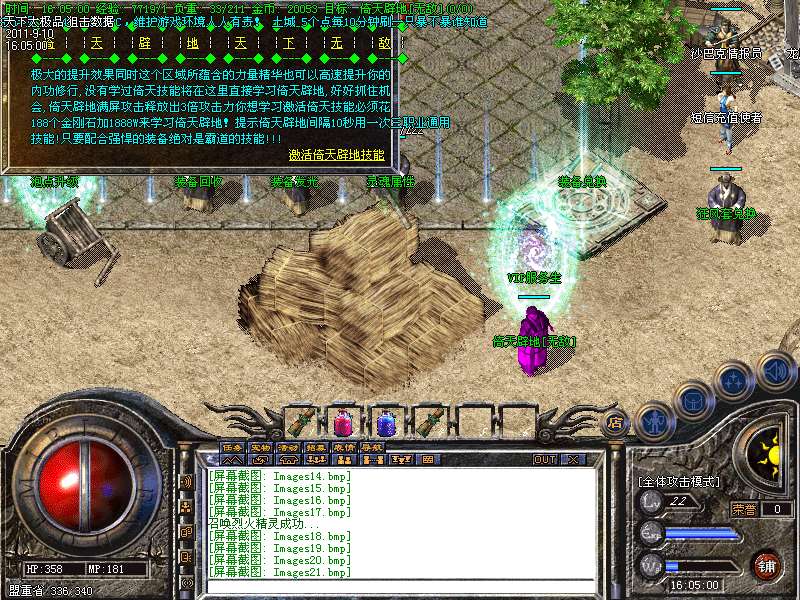Toggle sound with the speaker icon
This screenshot has width=800, height=600.
(775, 370)
